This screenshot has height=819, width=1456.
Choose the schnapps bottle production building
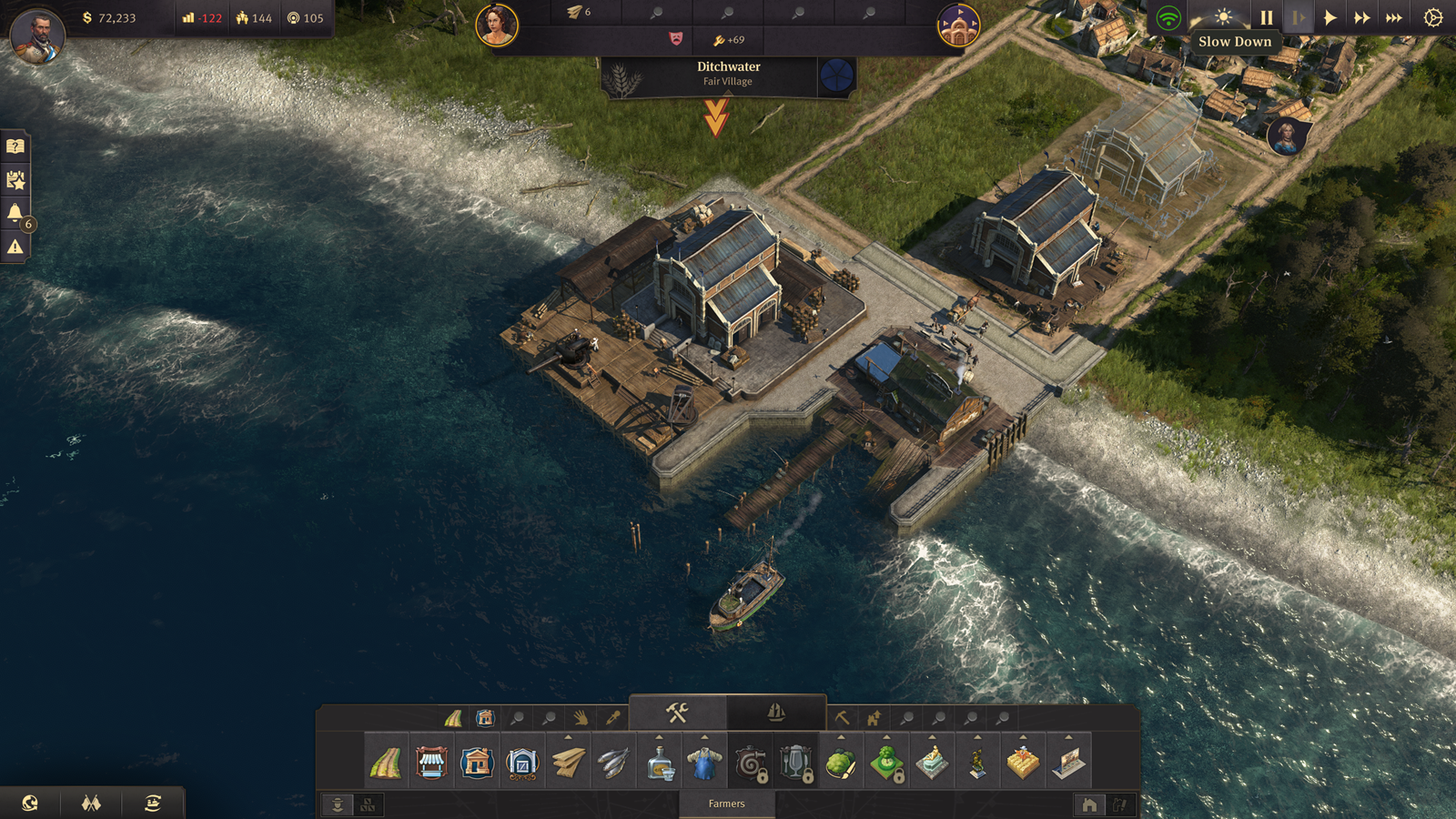point(659,763)
